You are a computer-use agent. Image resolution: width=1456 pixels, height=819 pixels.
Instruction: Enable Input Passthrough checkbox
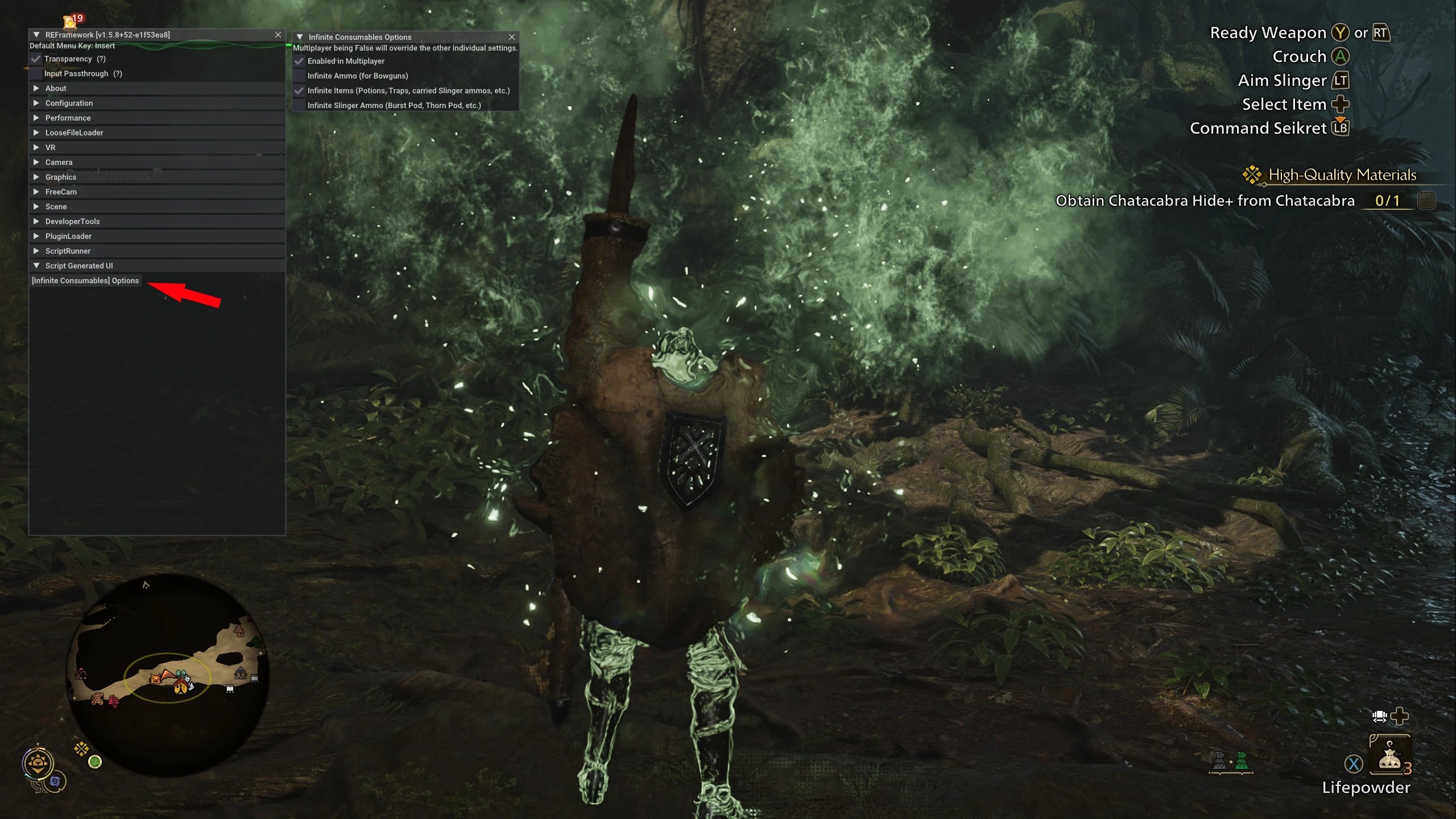tap(36, 74)
